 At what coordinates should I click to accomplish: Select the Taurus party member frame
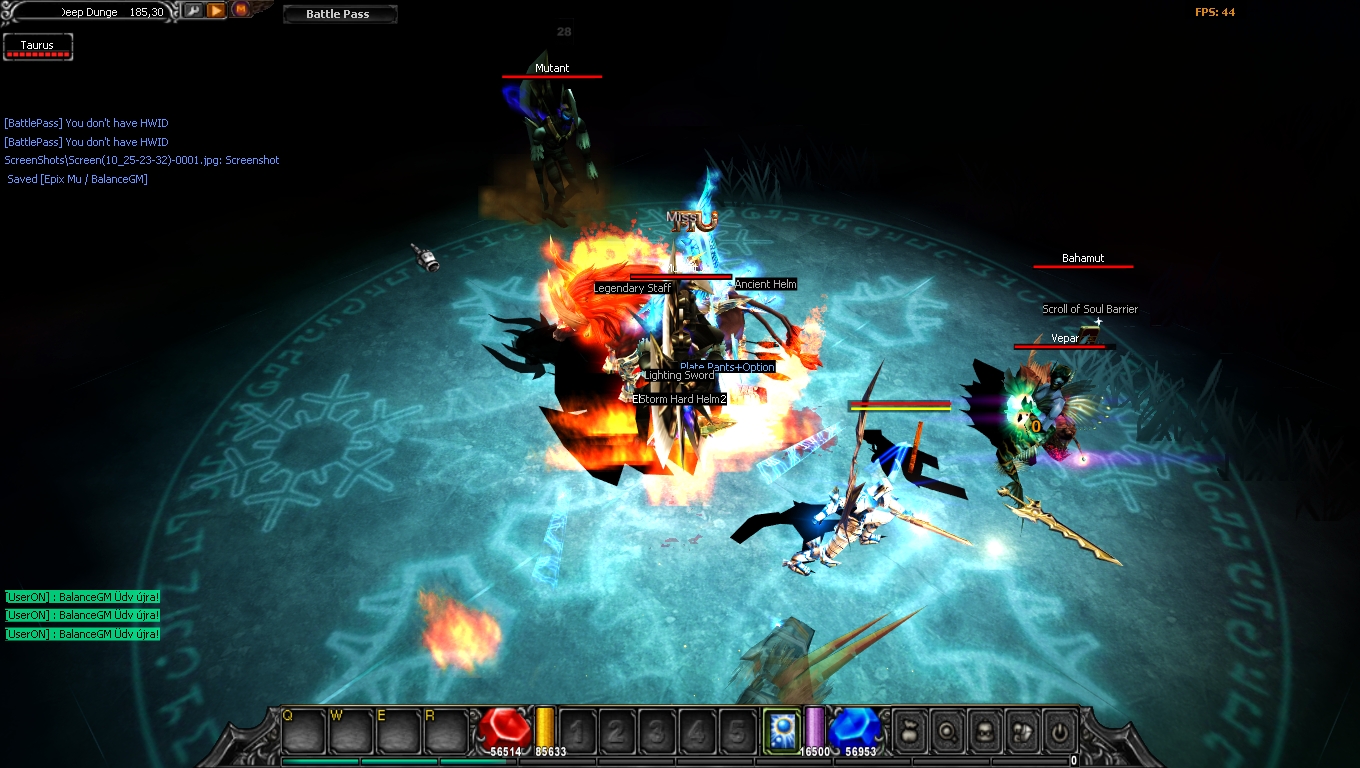tap(38, 47)
